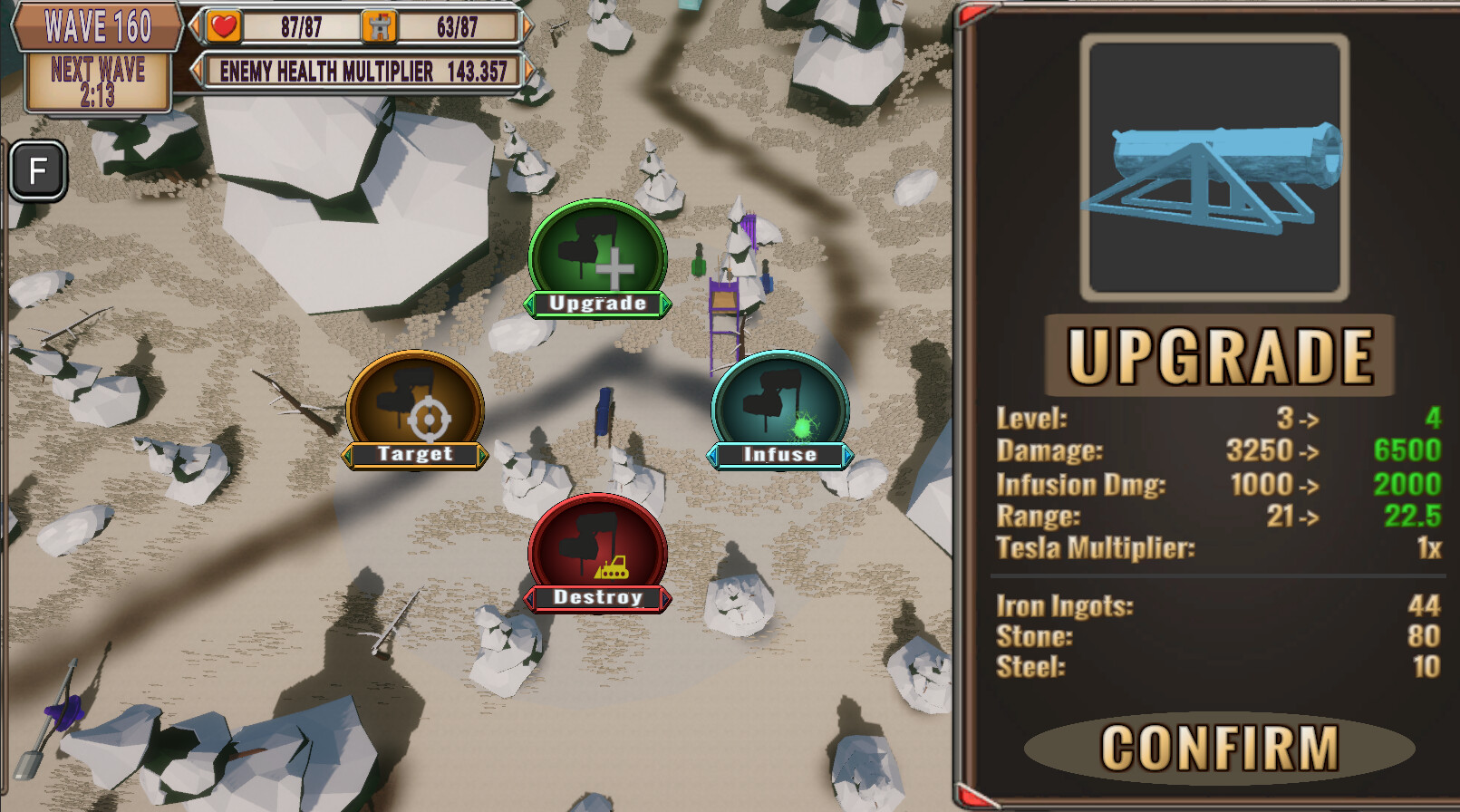This screenshot has height=812, width=1460.
Task: Click the Infuse label button
Action: (x=779, y=455)
